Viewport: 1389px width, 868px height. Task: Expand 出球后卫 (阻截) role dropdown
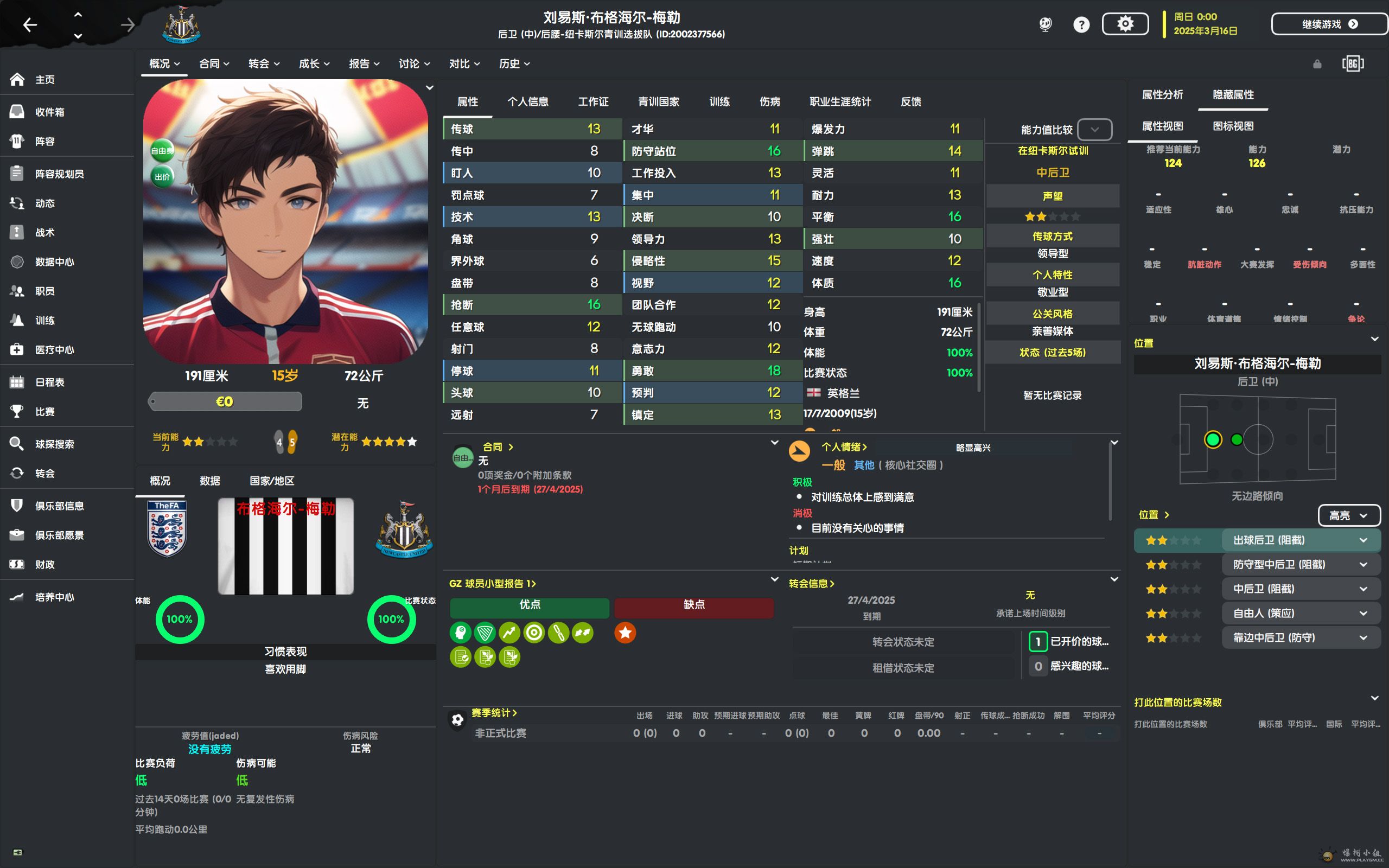1363,540
